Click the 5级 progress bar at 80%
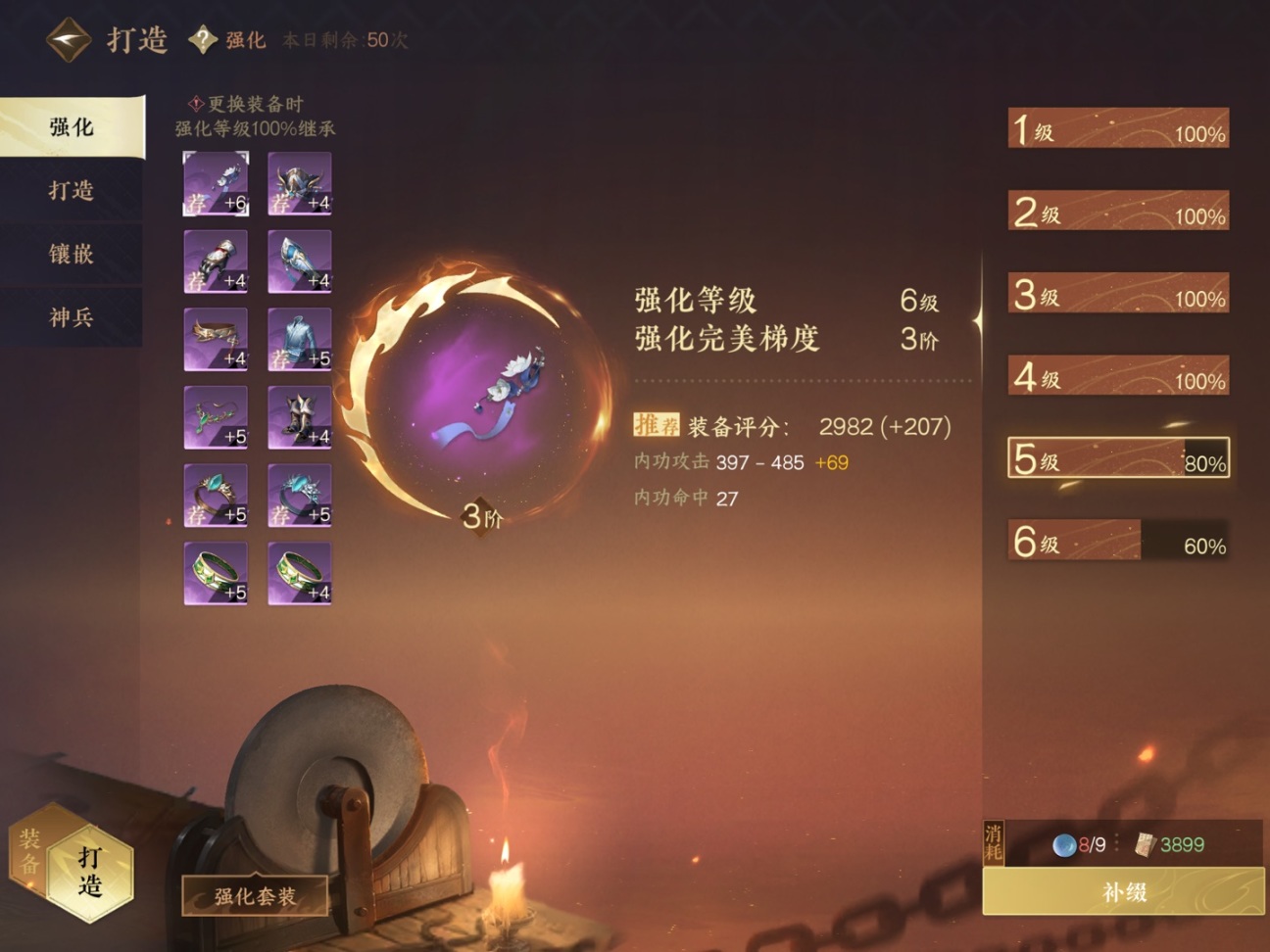Screen dimensions: 1270x952 [1117, 458]
